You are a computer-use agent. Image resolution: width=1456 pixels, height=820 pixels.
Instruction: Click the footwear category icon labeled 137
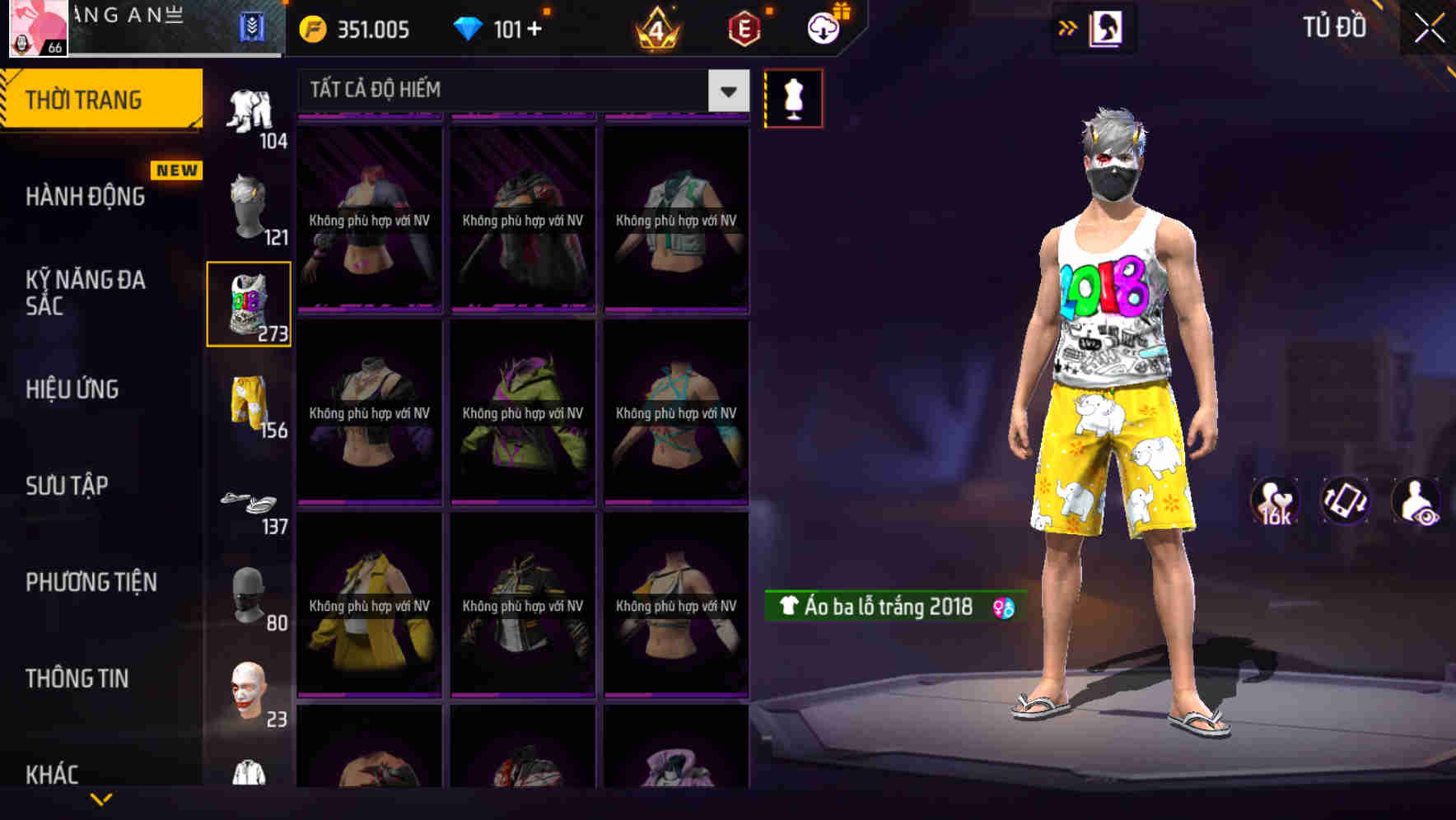[249, 501]
